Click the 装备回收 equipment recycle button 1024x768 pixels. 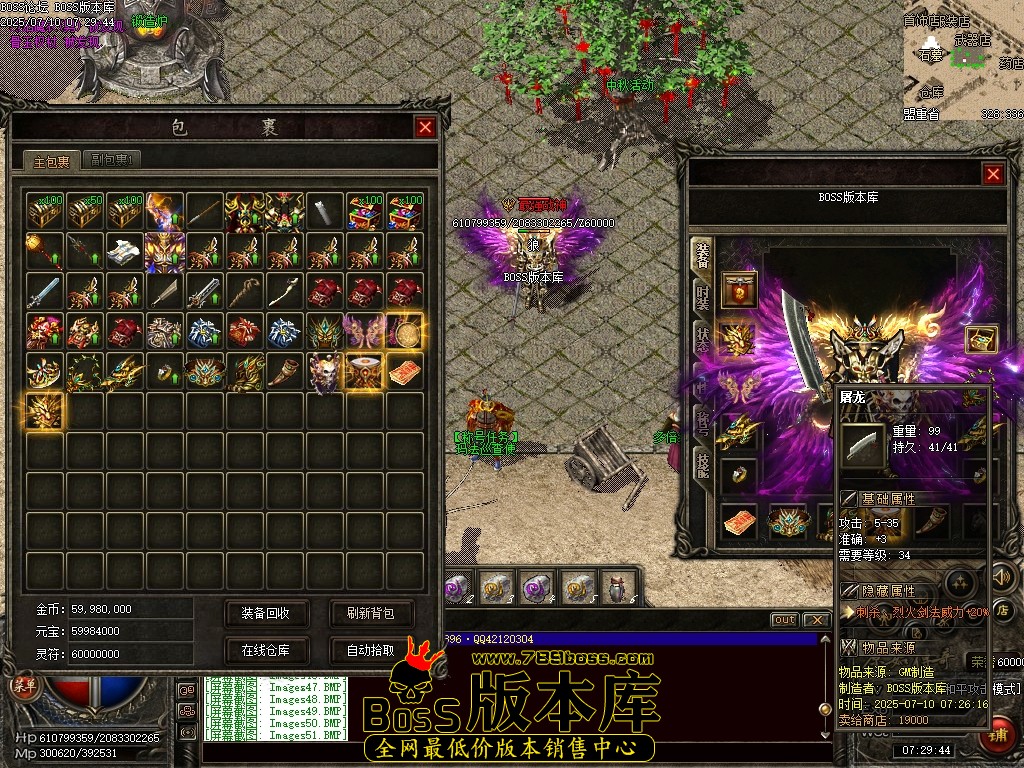(266, 613)
